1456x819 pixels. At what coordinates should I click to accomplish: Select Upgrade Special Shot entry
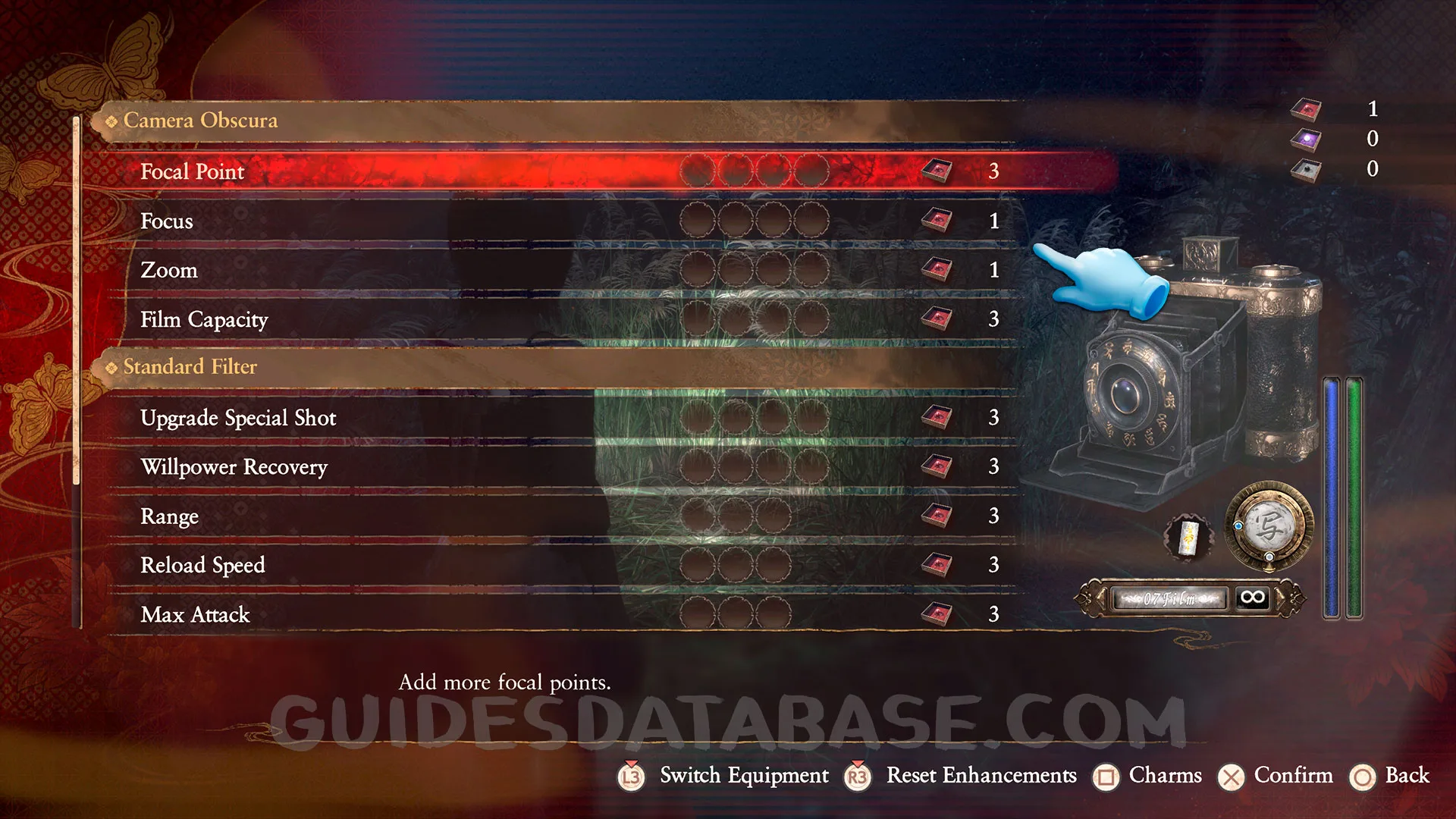click(x=238, y=418)
